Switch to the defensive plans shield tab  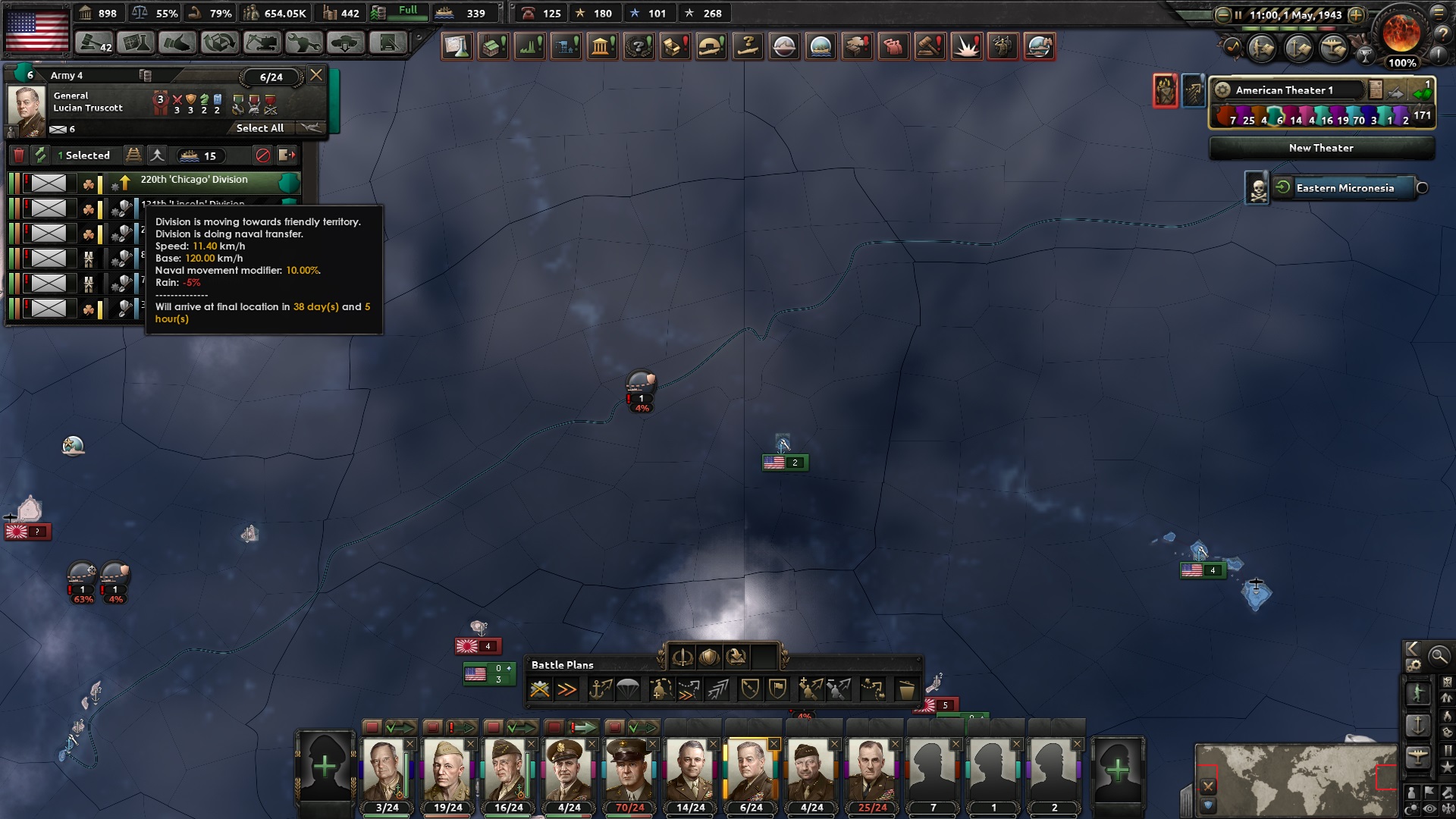tap(710, 657)
